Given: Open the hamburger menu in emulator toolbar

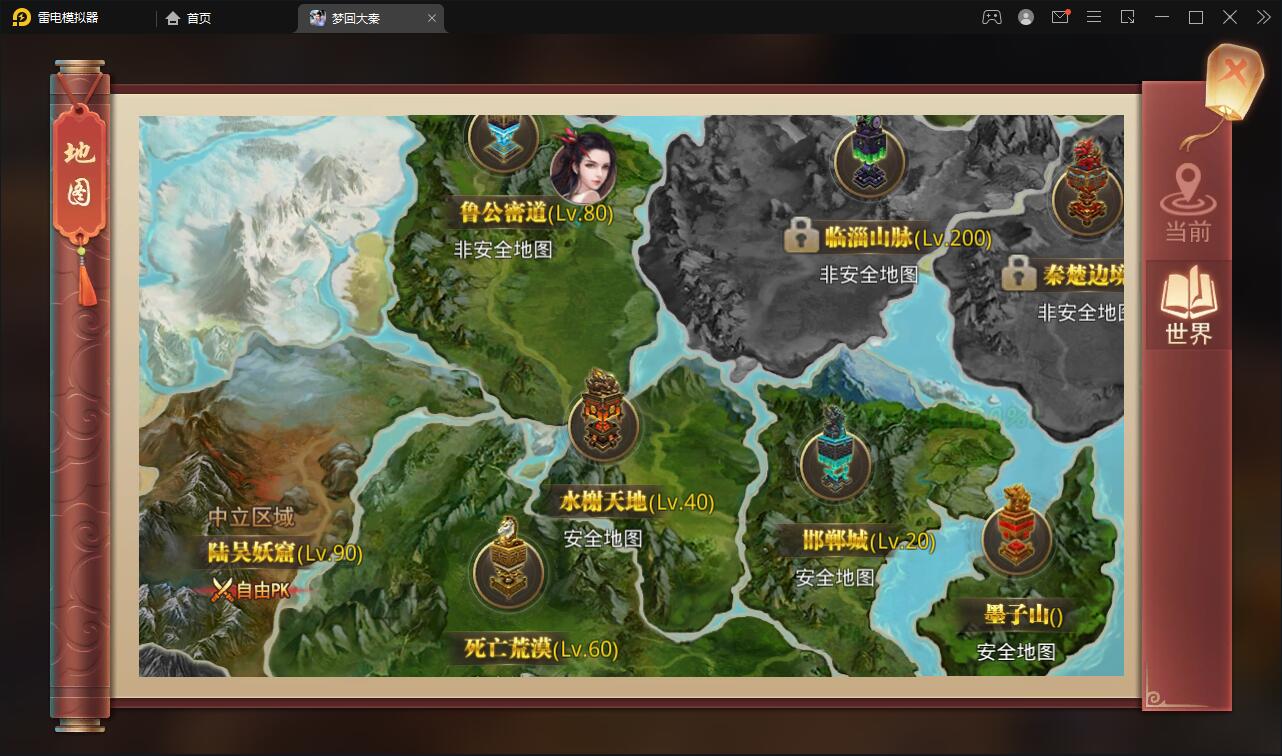Looking at the screenshot, I should pyautogui.click(x=1094, y=17).
